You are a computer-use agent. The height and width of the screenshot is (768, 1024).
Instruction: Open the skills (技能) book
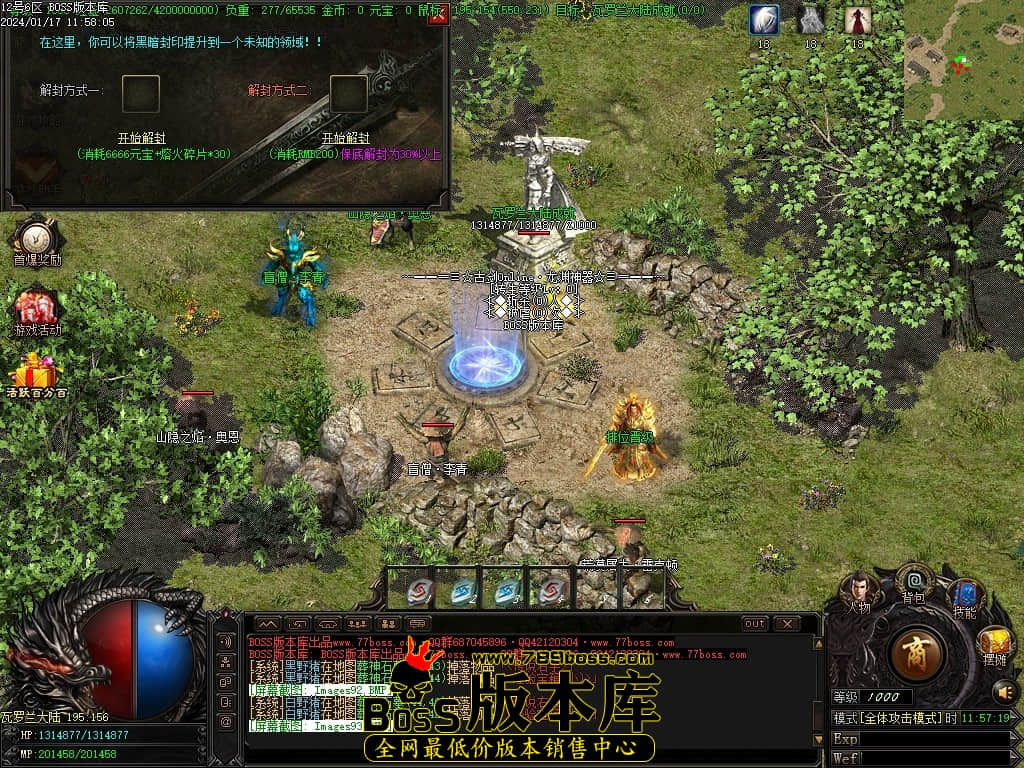point(965,596)
